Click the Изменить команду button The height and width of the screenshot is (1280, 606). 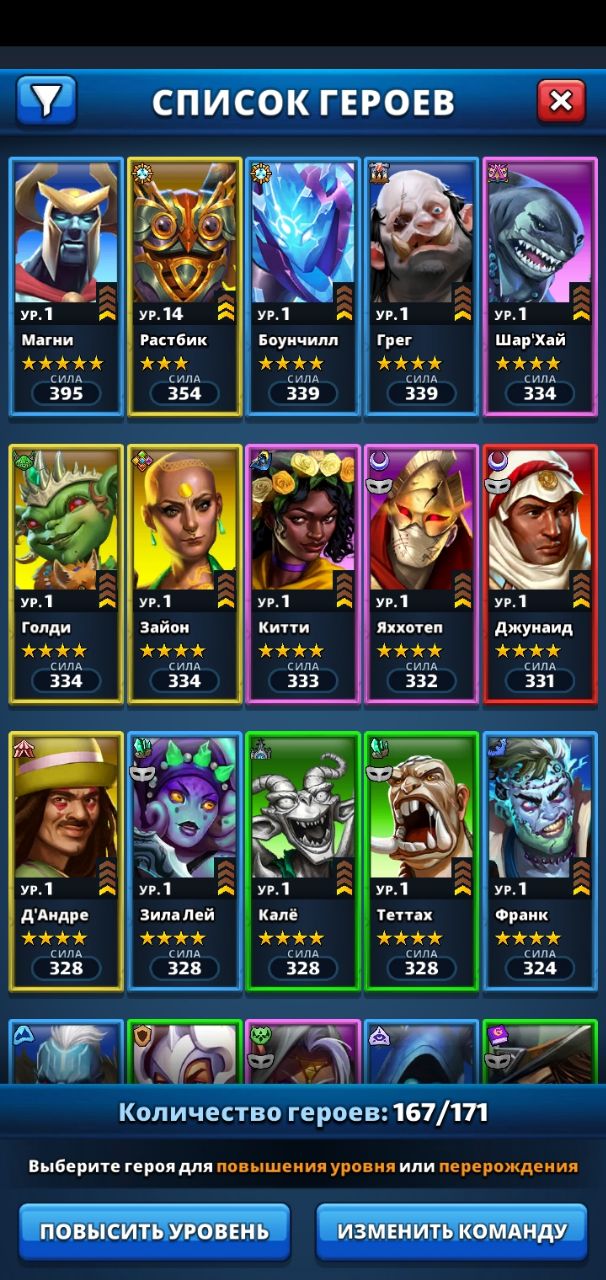pos(452,1231)
